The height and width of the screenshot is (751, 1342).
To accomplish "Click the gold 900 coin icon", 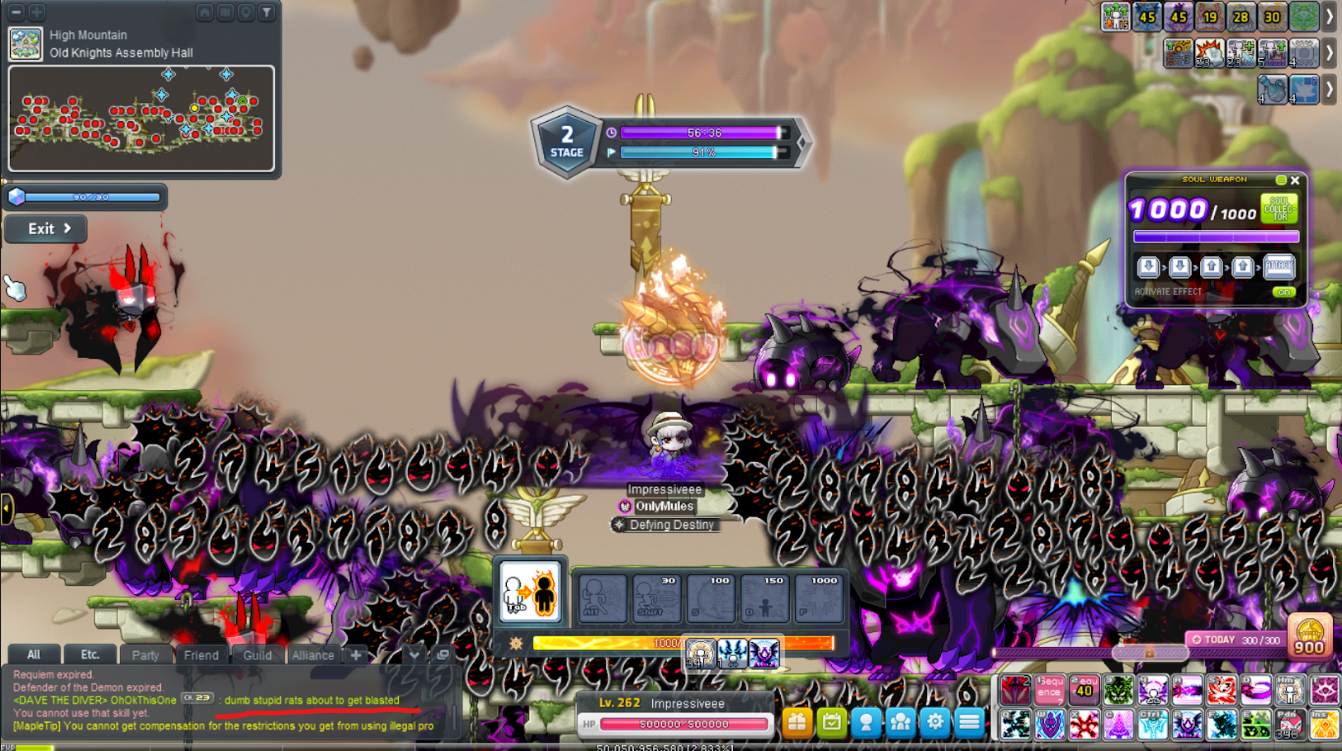I will click(1309, 636).
